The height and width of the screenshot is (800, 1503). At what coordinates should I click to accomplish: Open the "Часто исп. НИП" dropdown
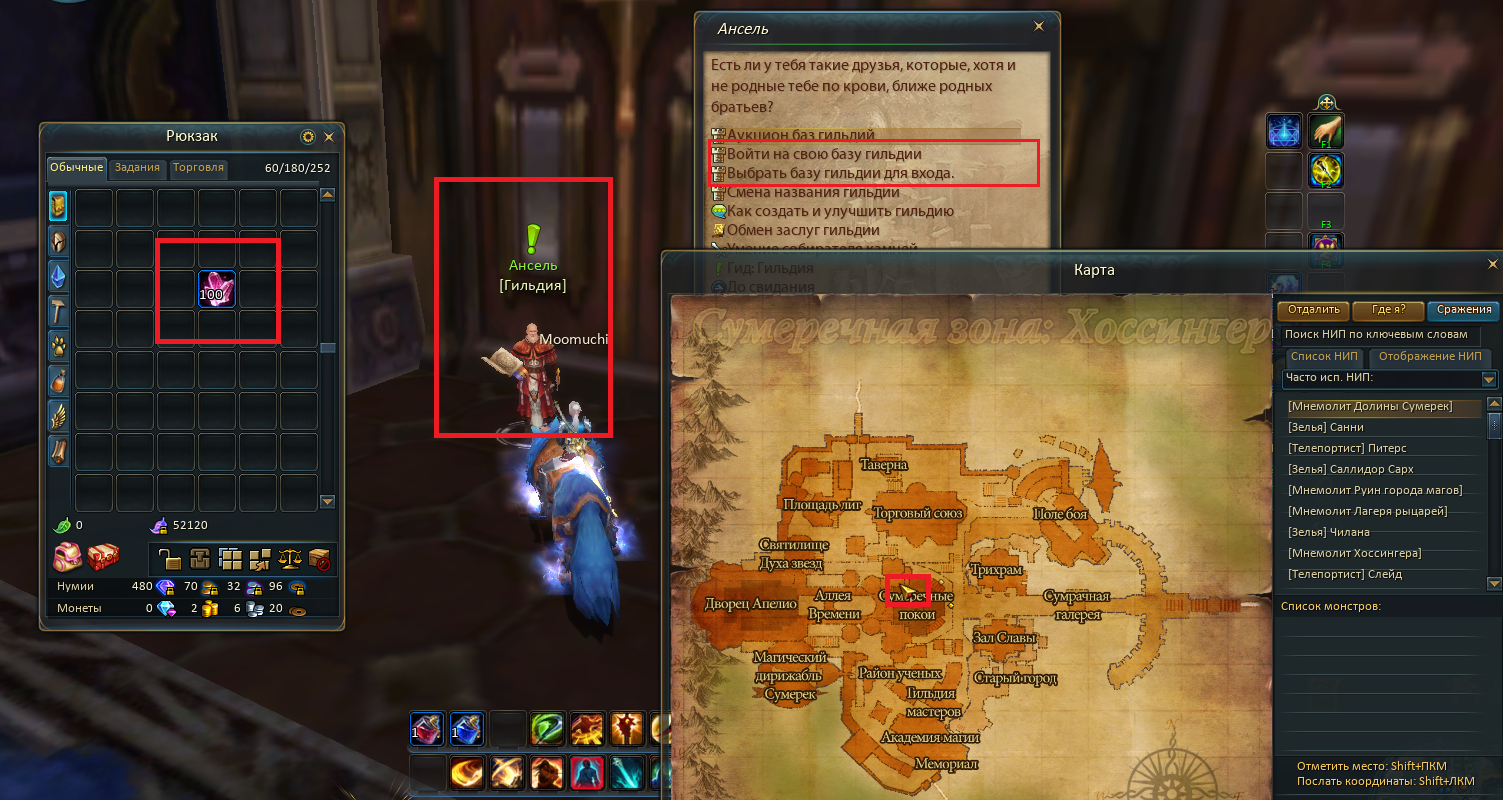(1489, 379)
